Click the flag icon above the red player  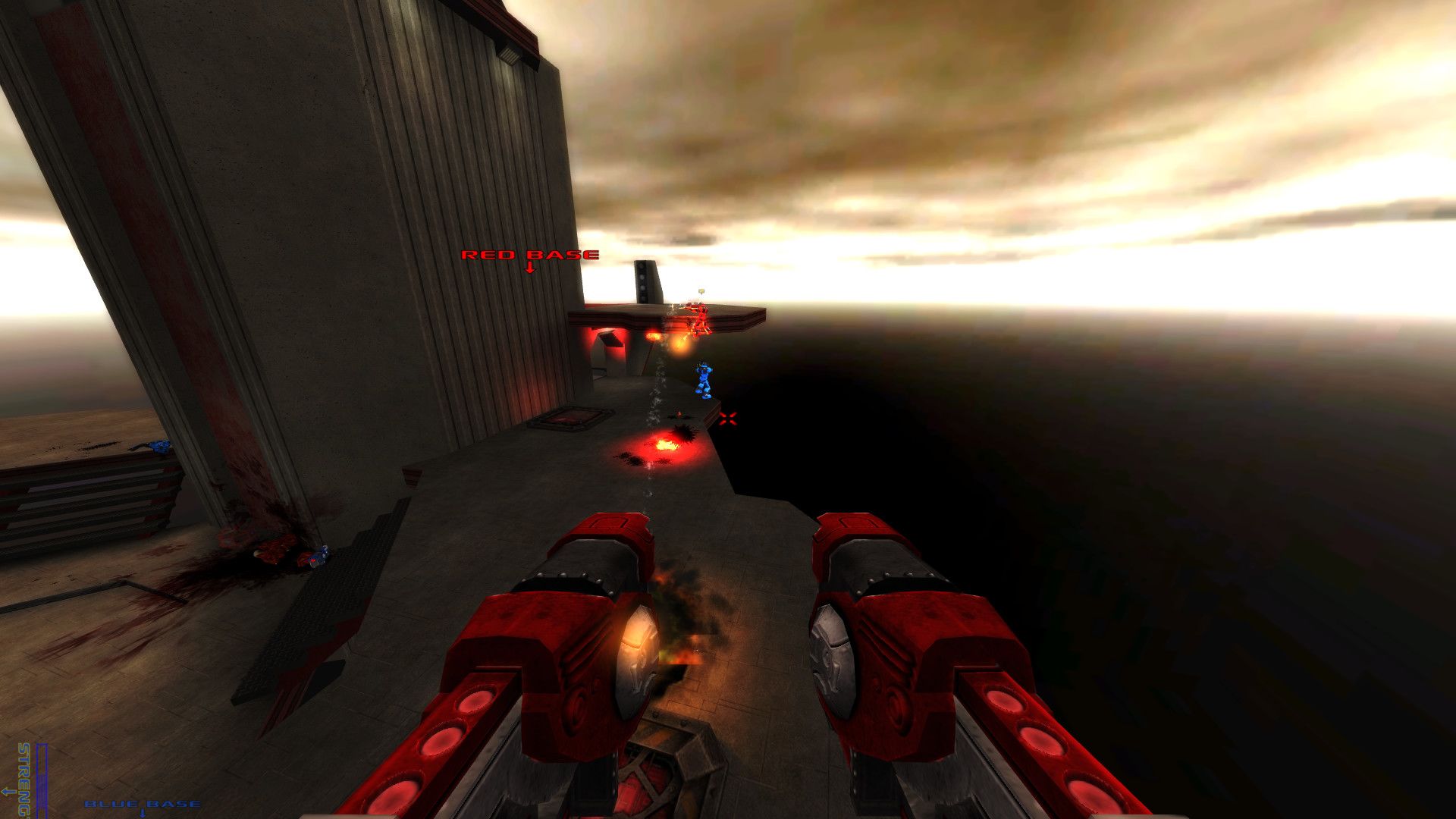pos(701,290)
